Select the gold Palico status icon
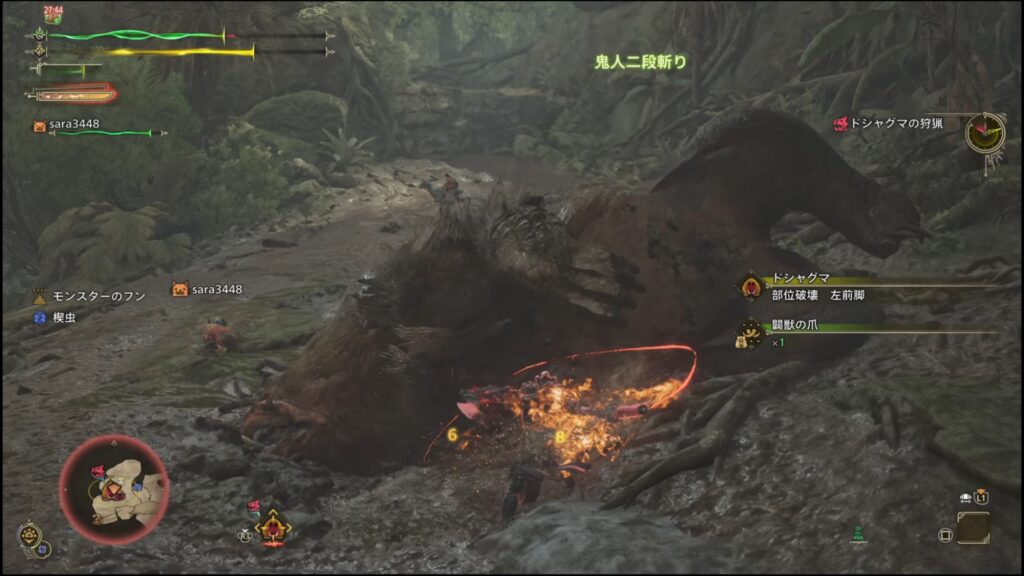Image resolution: width=1024 pixels, height=576 pixels. point(30,535)
